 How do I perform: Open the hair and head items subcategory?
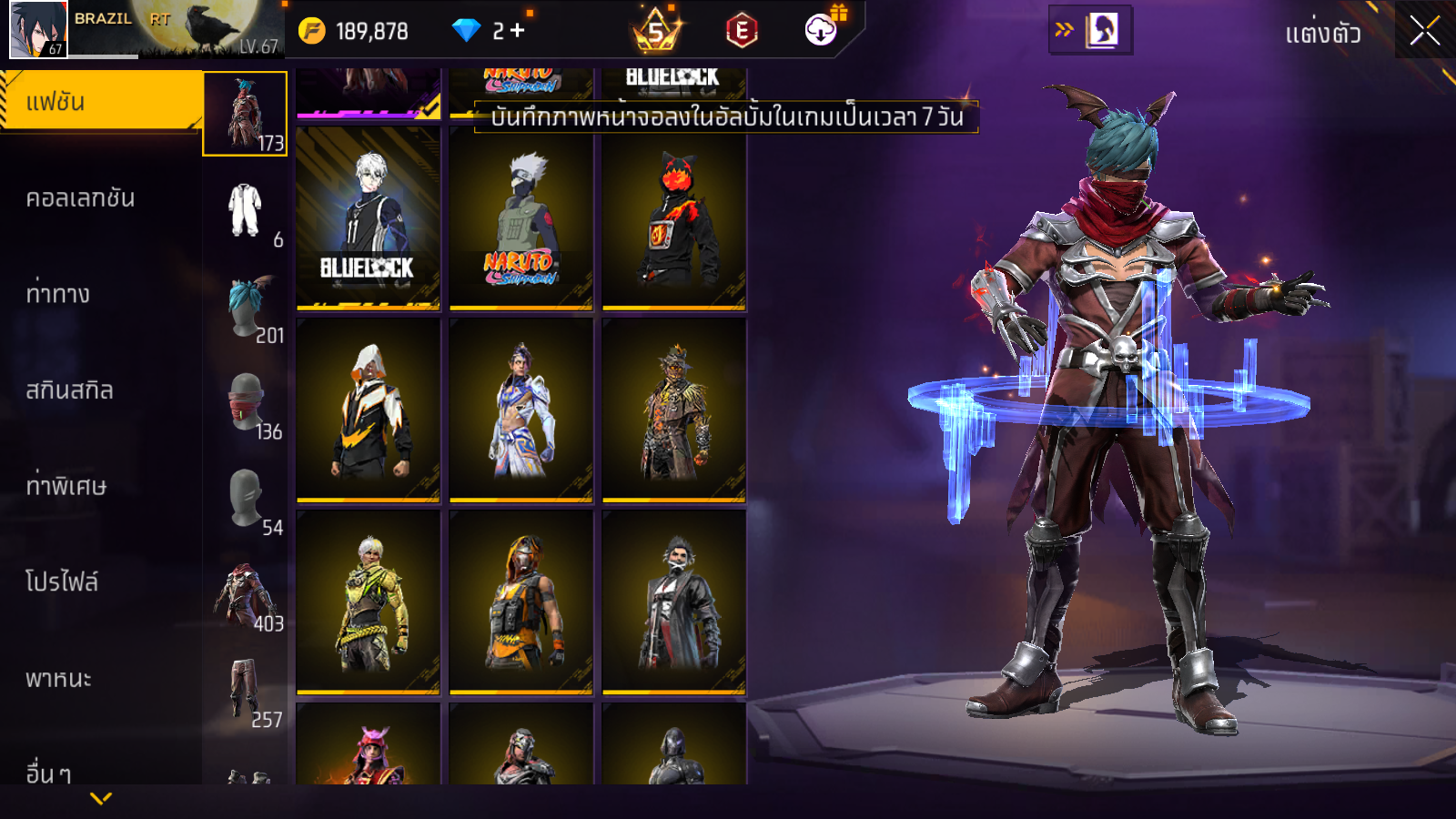[x=245, y=307]
